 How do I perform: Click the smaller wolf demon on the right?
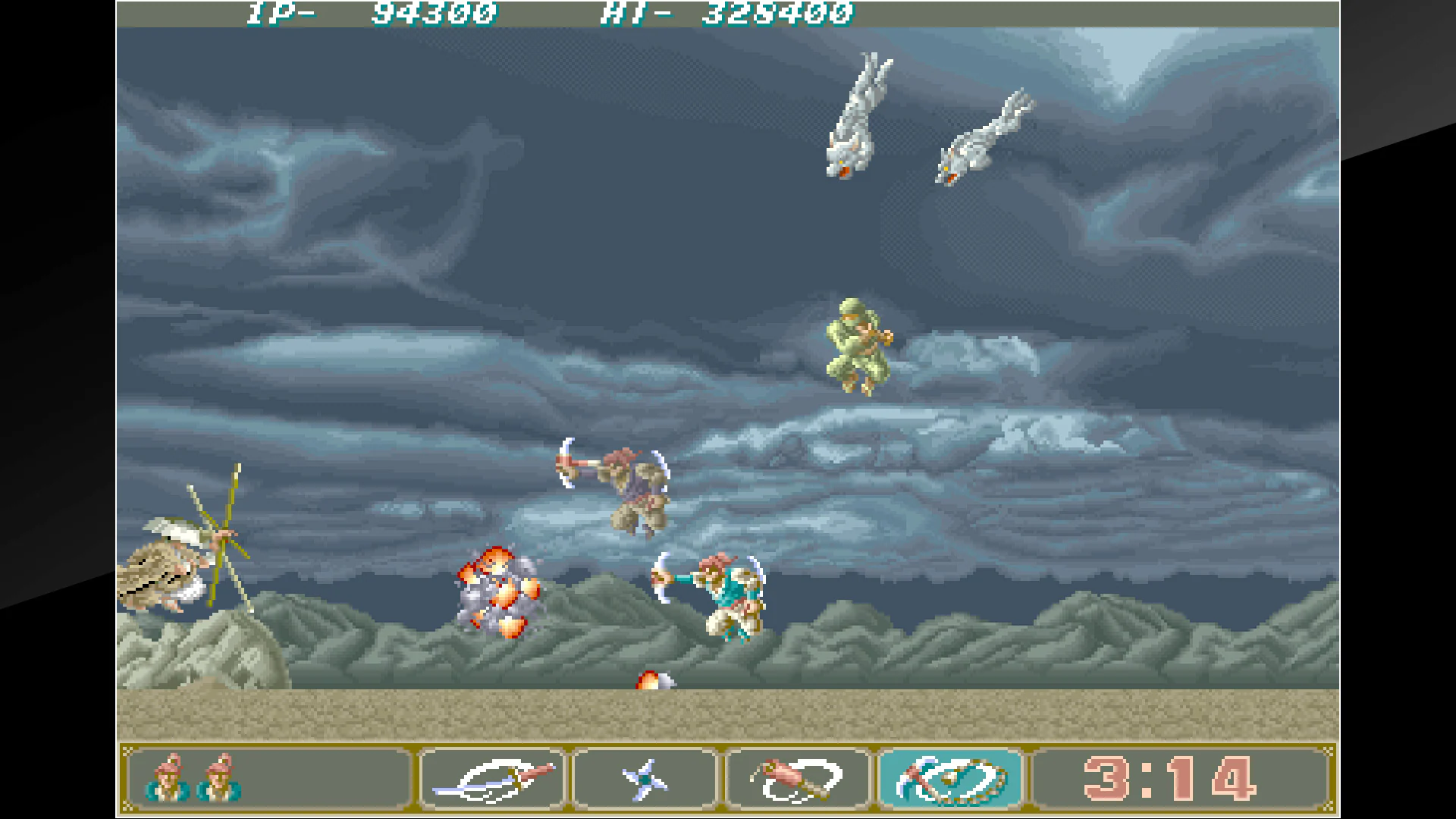coord(986,136)
